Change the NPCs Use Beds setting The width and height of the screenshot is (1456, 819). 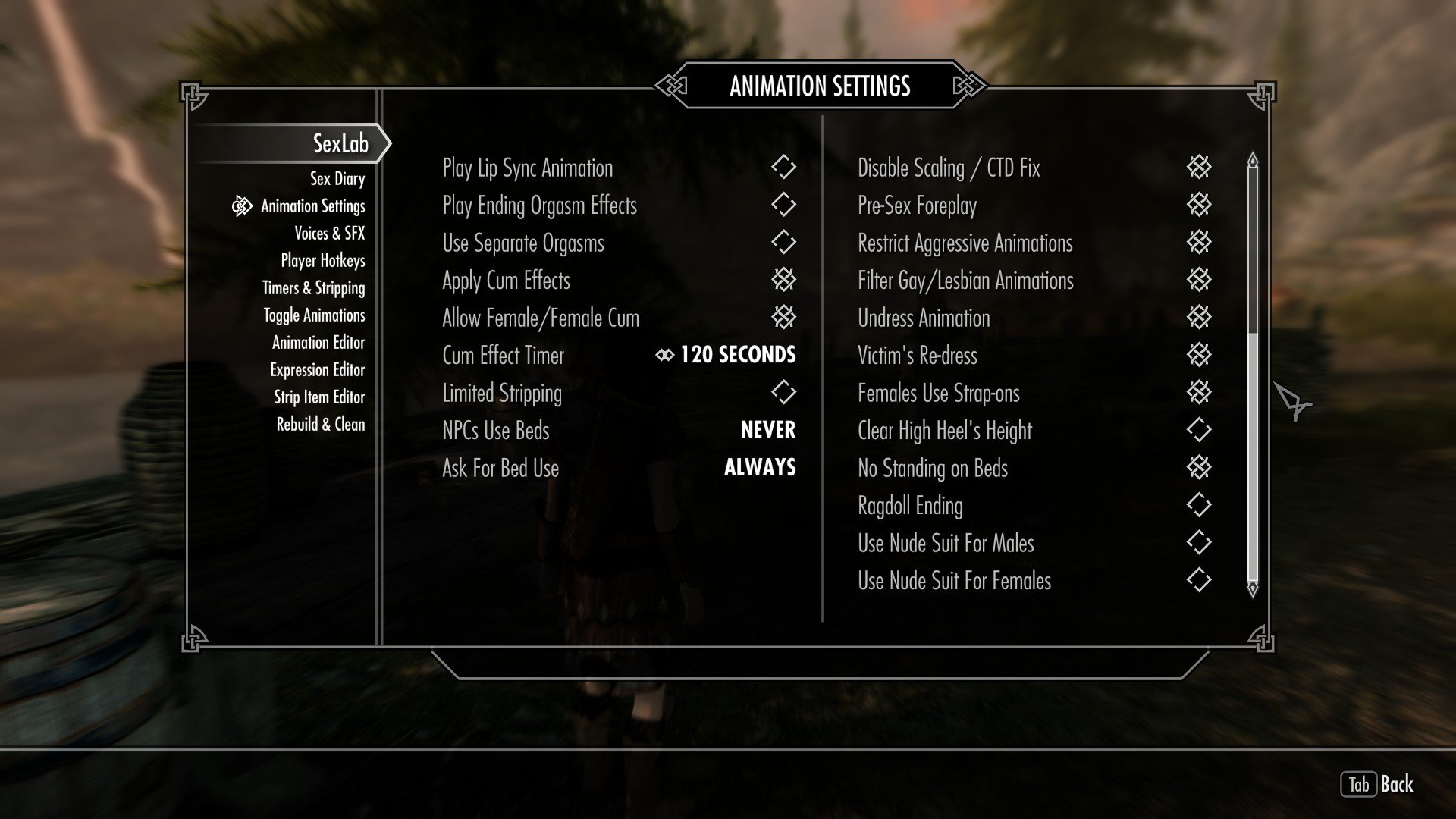[x=767, y=430]
